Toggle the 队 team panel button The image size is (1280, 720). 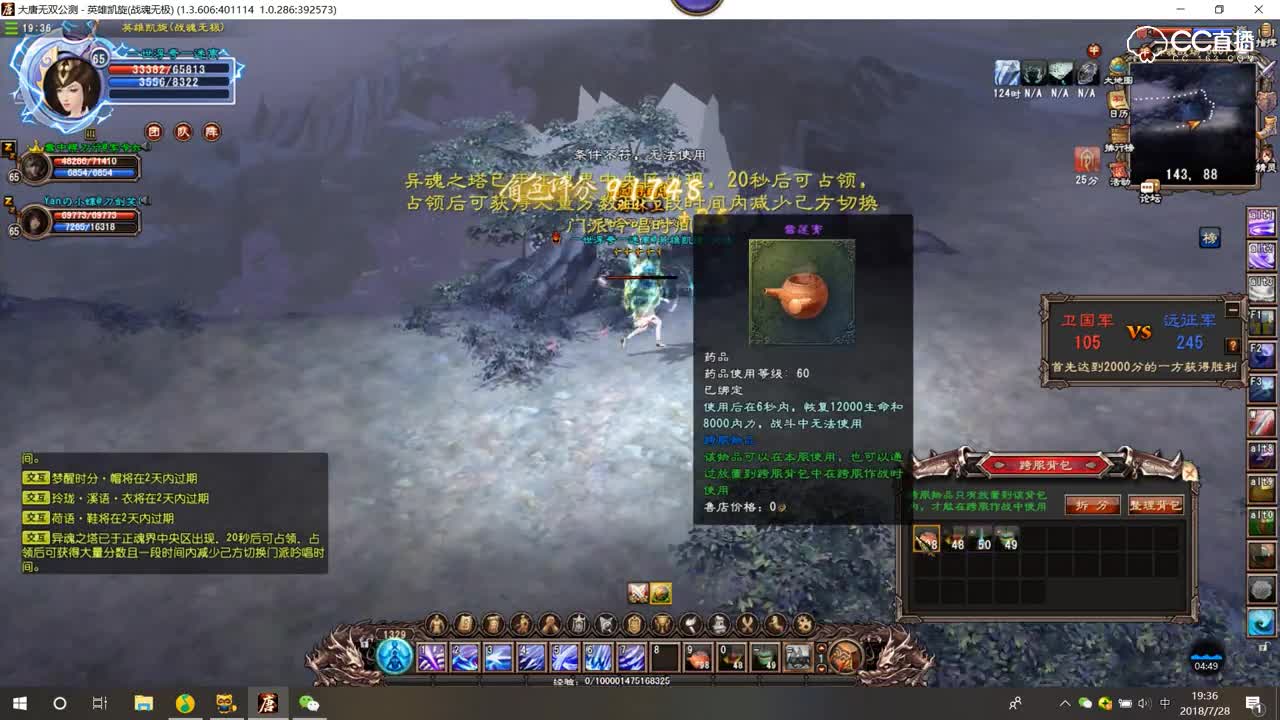click(184, 131)
